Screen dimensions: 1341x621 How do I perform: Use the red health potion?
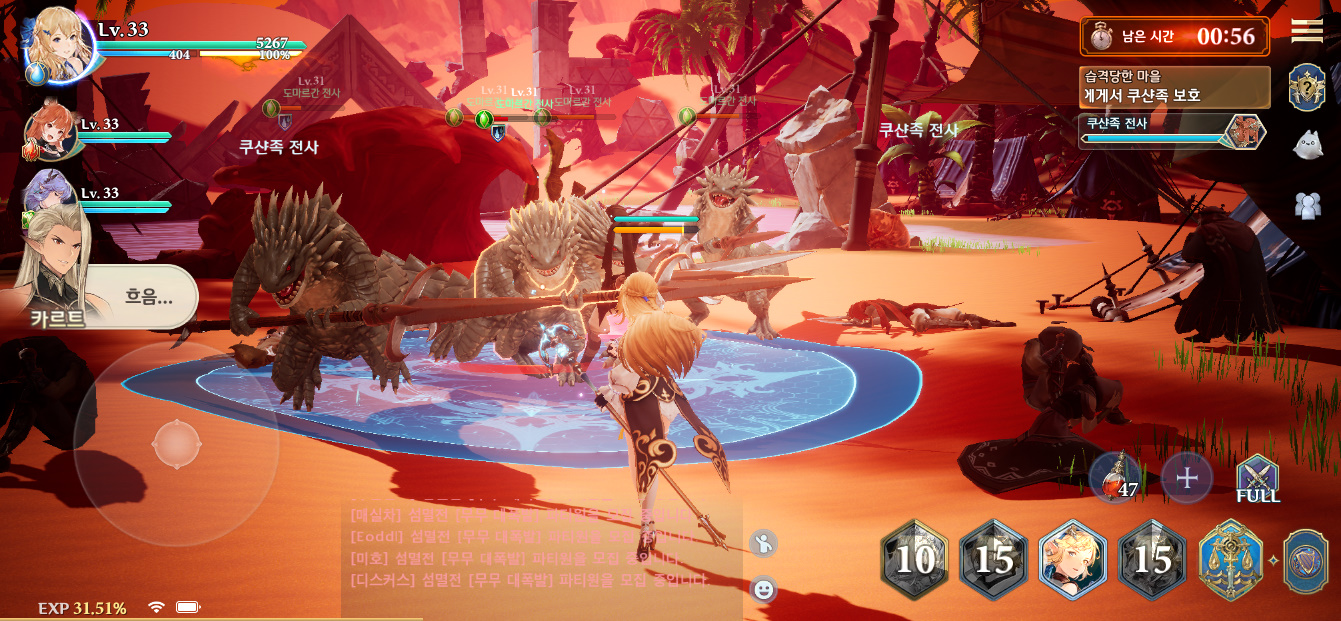pyautogui.click(x=1114, y=477)
